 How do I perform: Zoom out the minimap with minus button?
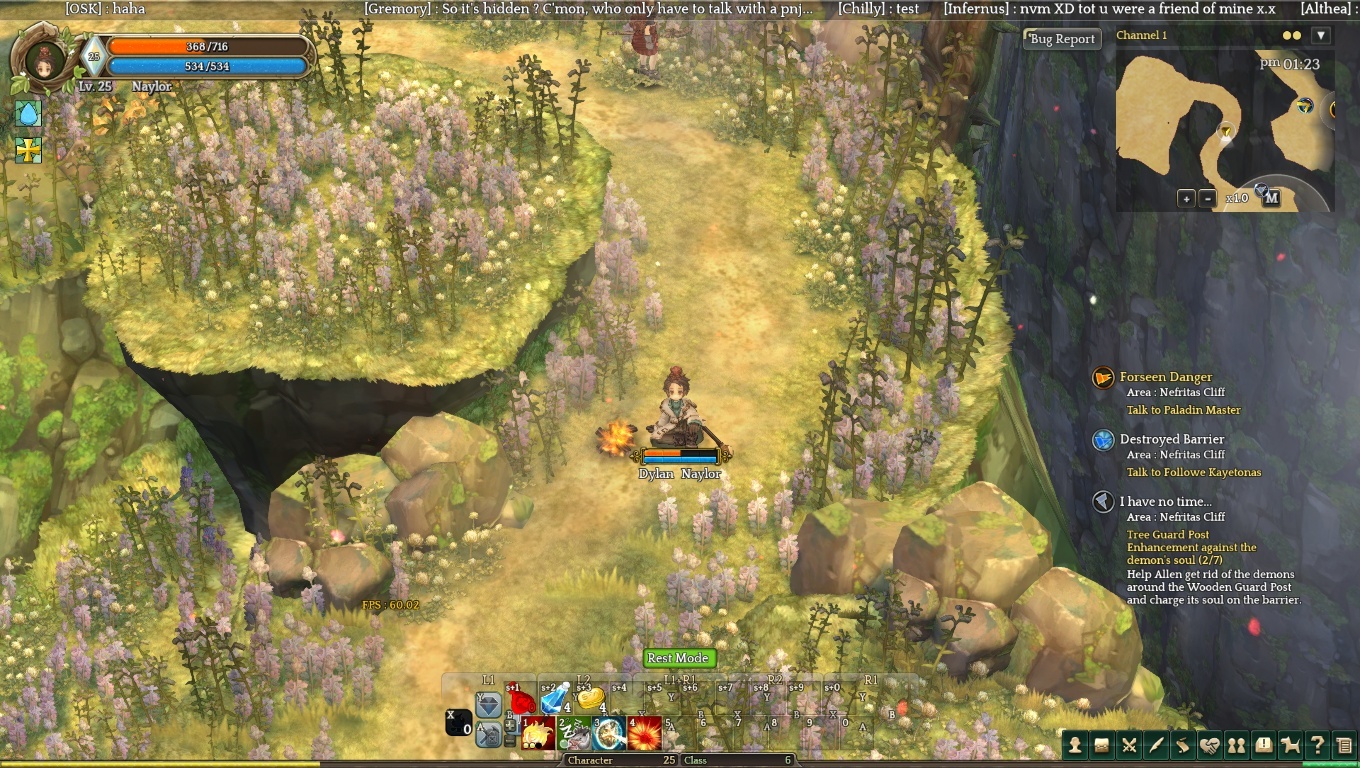[1207, 198]
